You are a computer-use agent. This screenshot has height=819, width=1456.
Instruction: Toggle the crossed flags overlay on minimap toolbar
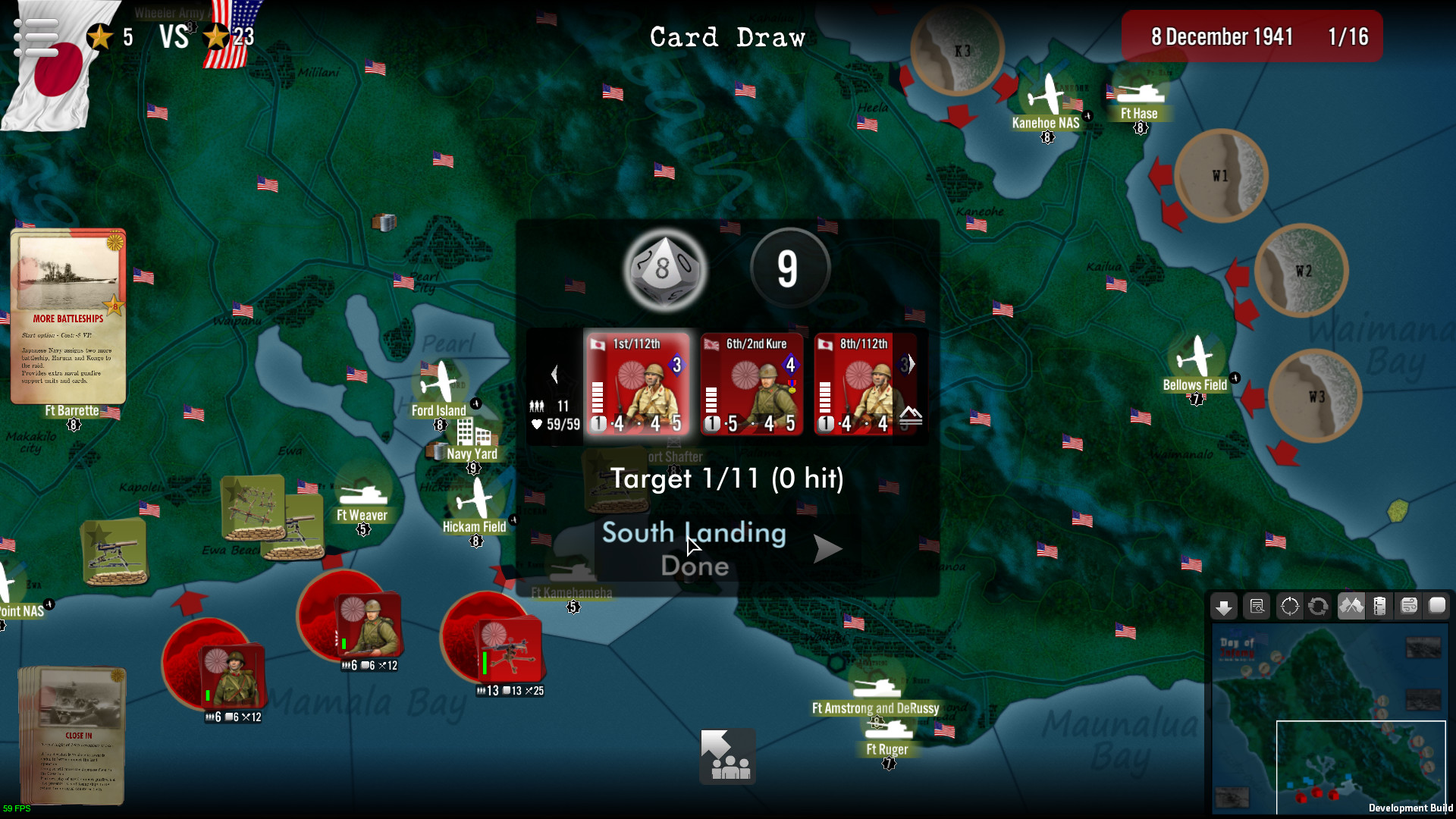pos(1351,606)
